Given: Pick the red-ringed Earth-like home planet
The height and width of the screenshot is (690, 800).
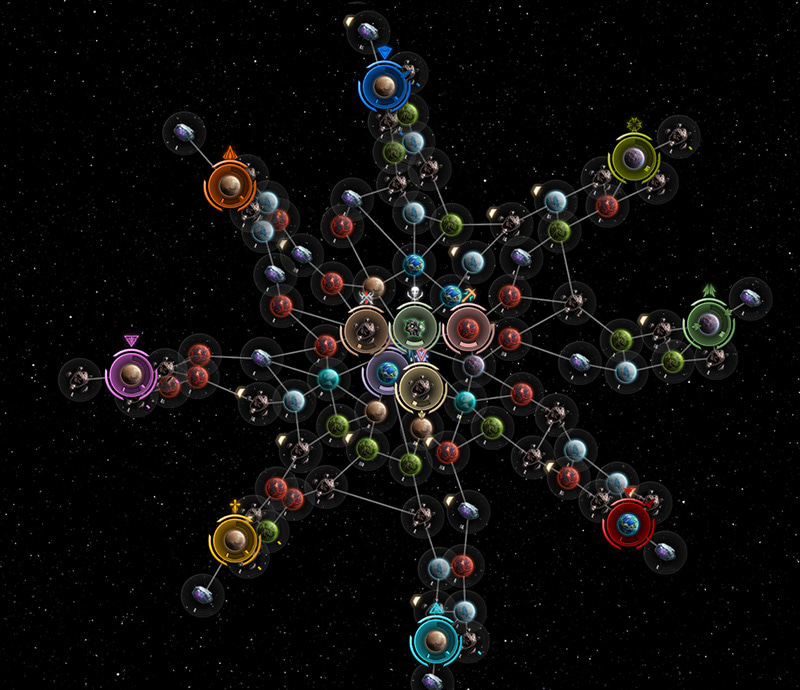Looking at the screenshot, I should pyautogui.click(x=629, y=523).
